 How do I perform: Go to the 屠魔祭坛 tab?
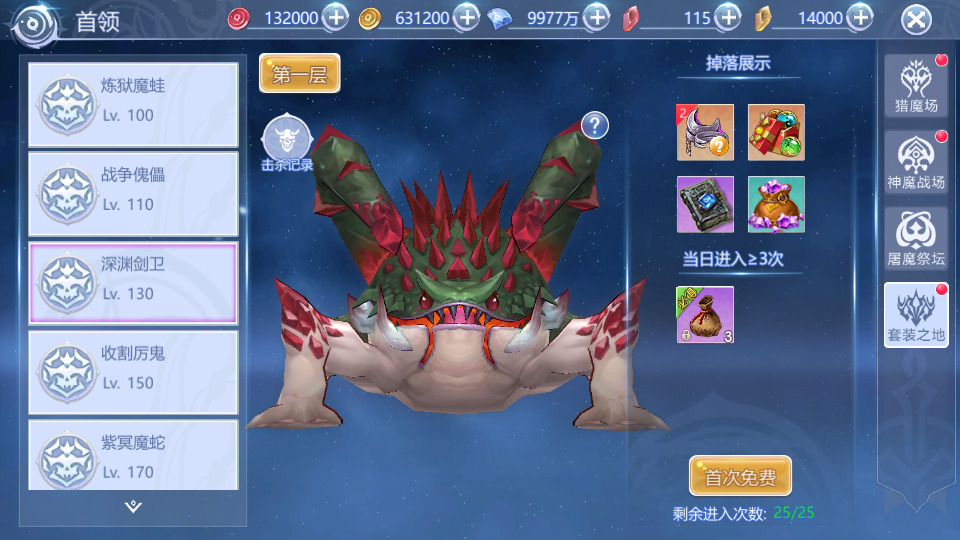(x=916, y=238)
